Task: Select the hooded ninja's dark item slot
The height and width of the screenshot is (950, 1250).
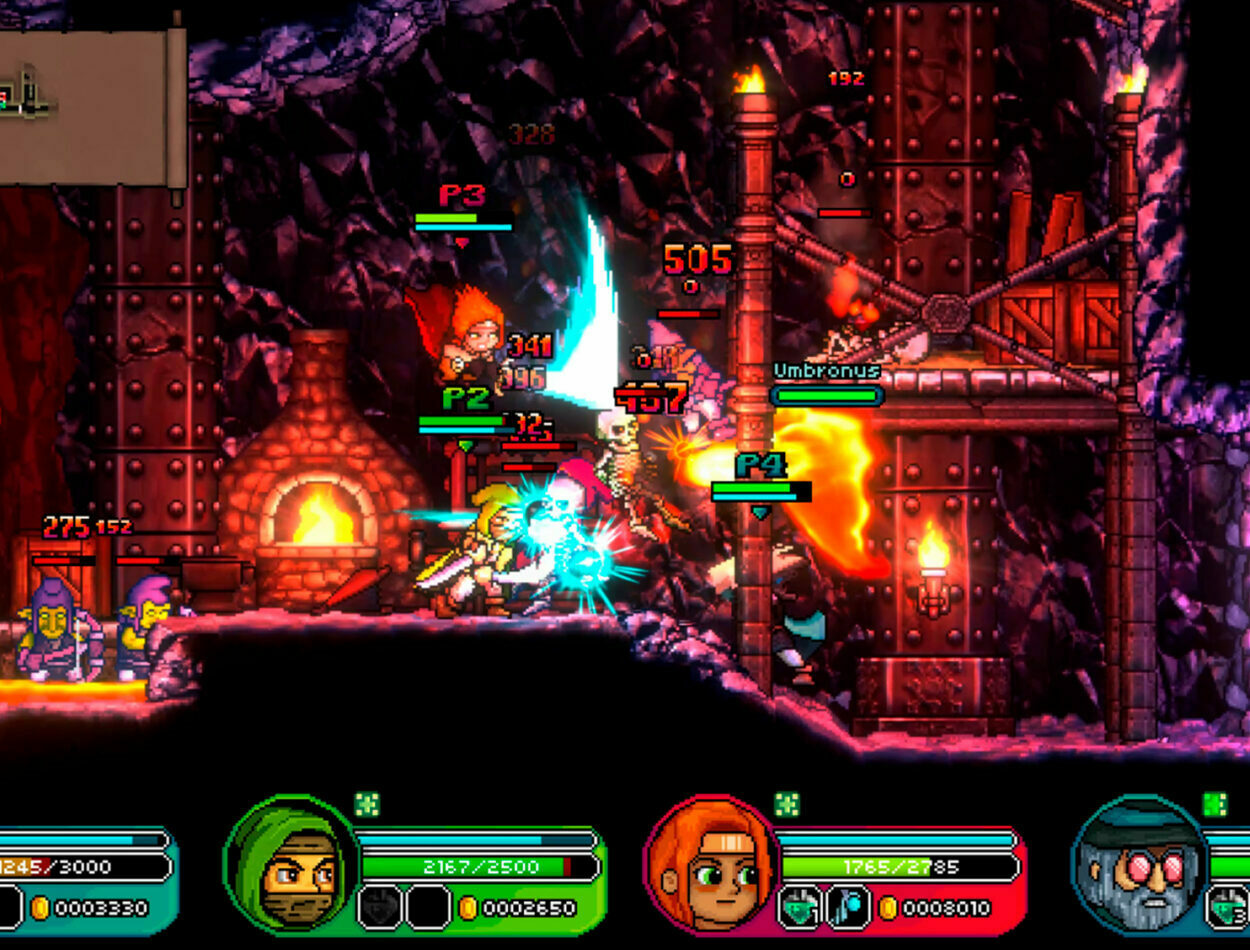Action: [380, 907]
